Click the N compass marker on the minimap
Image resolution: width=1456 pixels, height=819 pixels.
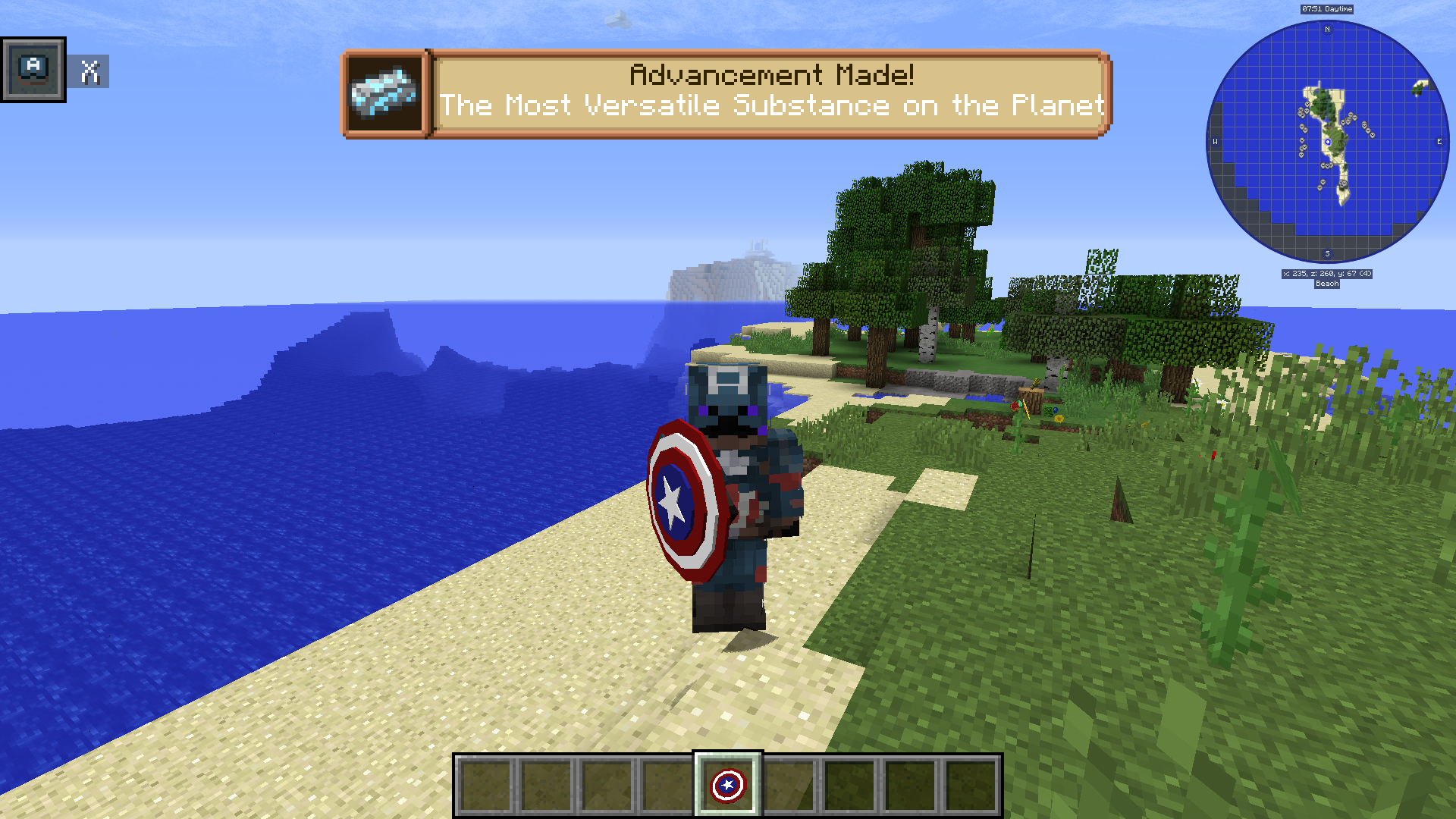1327,30
